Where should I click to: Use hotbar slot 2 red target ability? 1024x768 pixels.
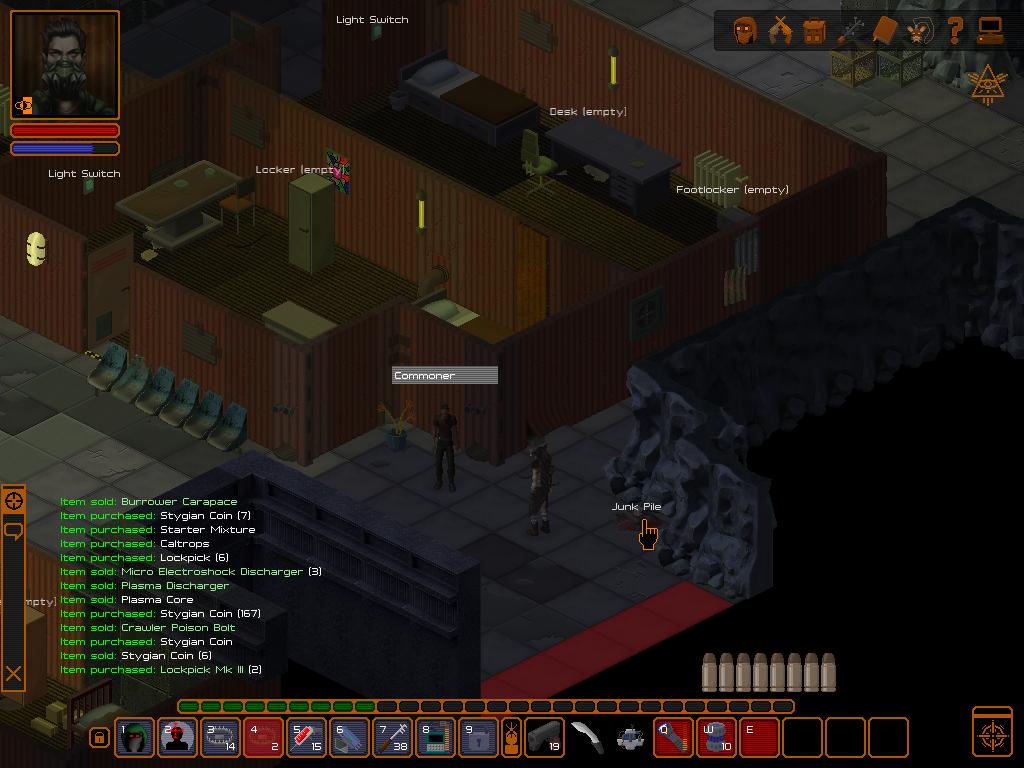click(x=178, y=738)
